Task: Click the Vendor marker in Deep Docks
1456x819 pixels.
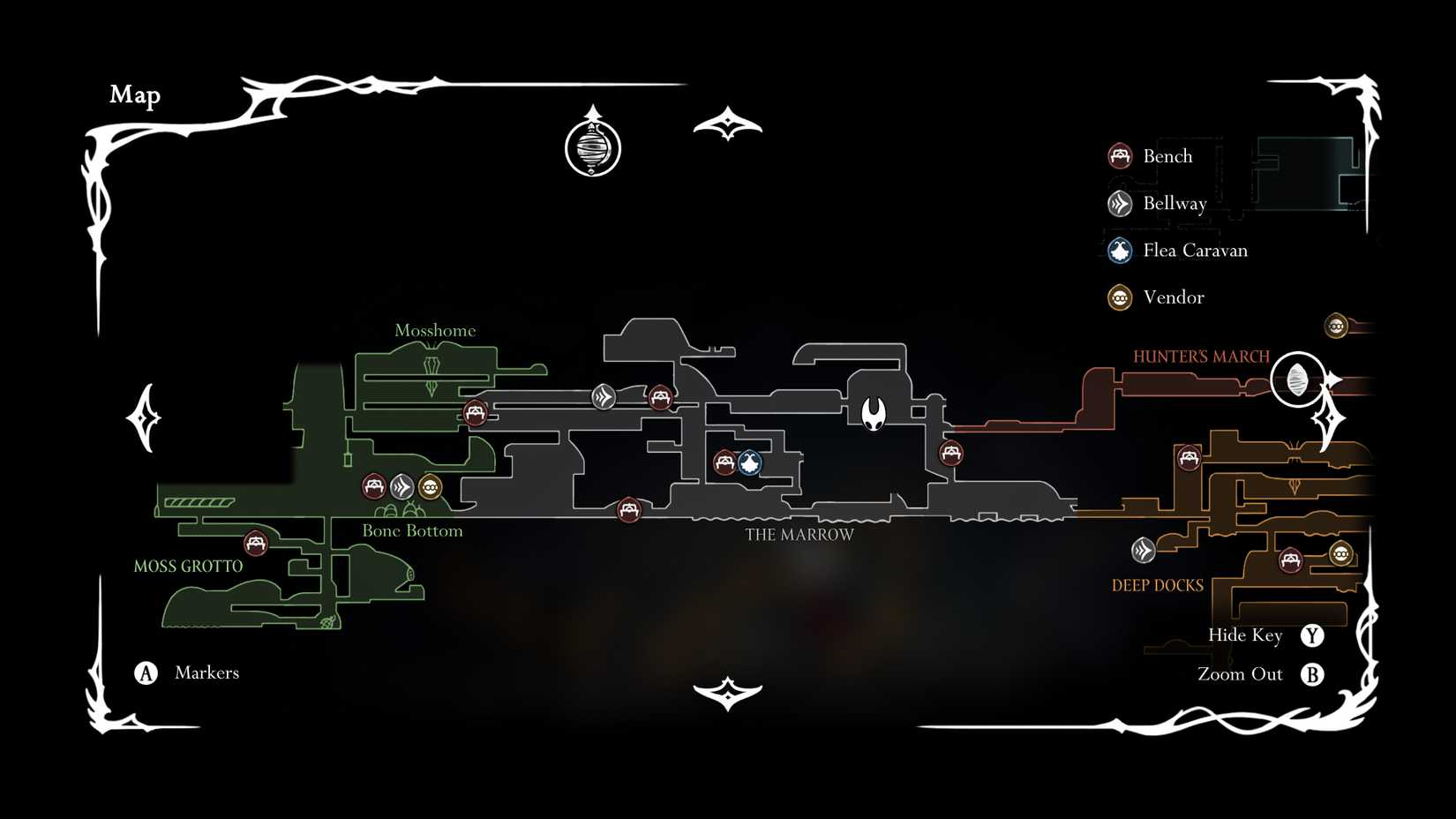Action: [1340, 553]
